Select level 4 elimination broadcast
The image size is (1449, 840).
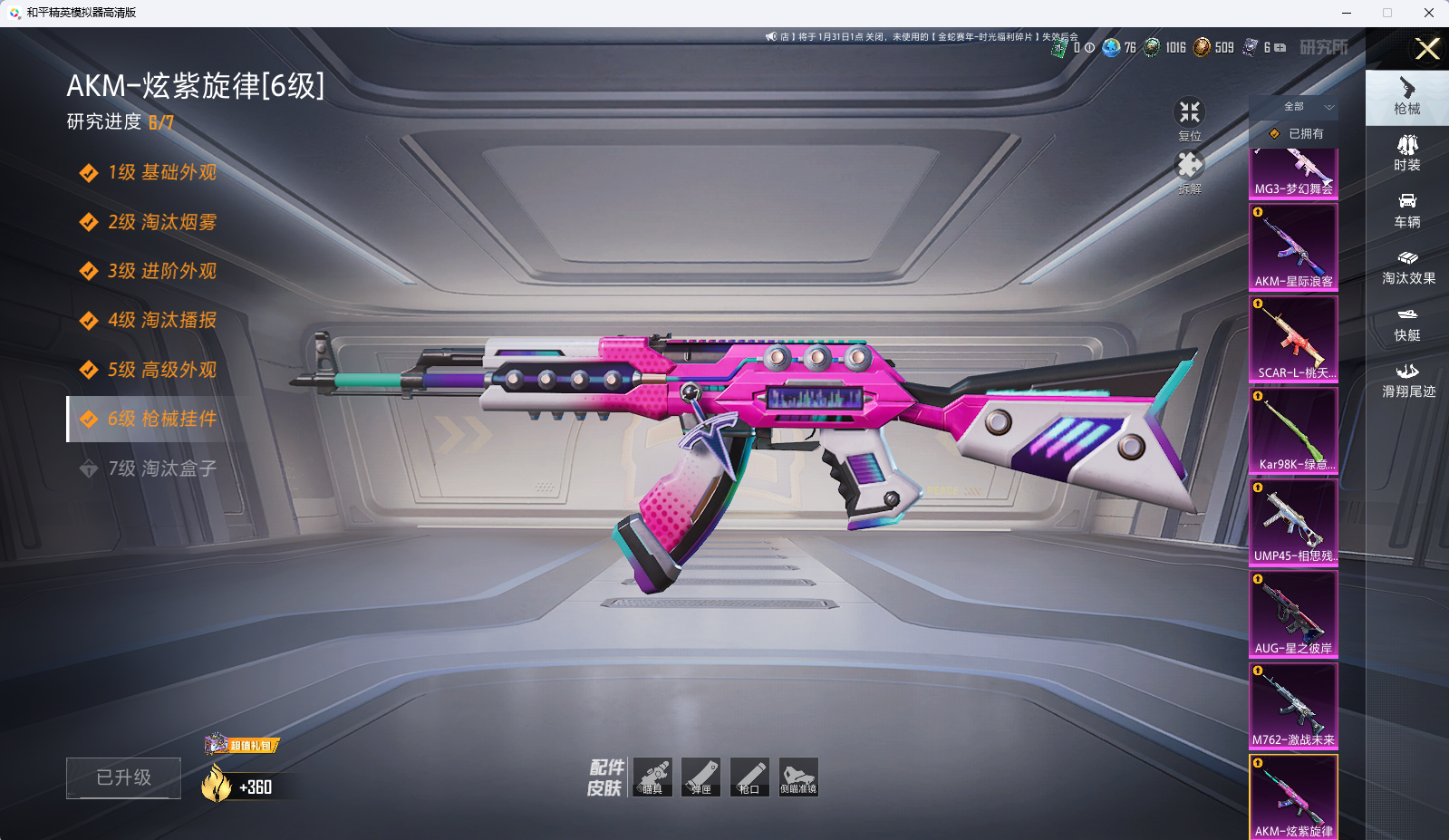coord(161,320)
